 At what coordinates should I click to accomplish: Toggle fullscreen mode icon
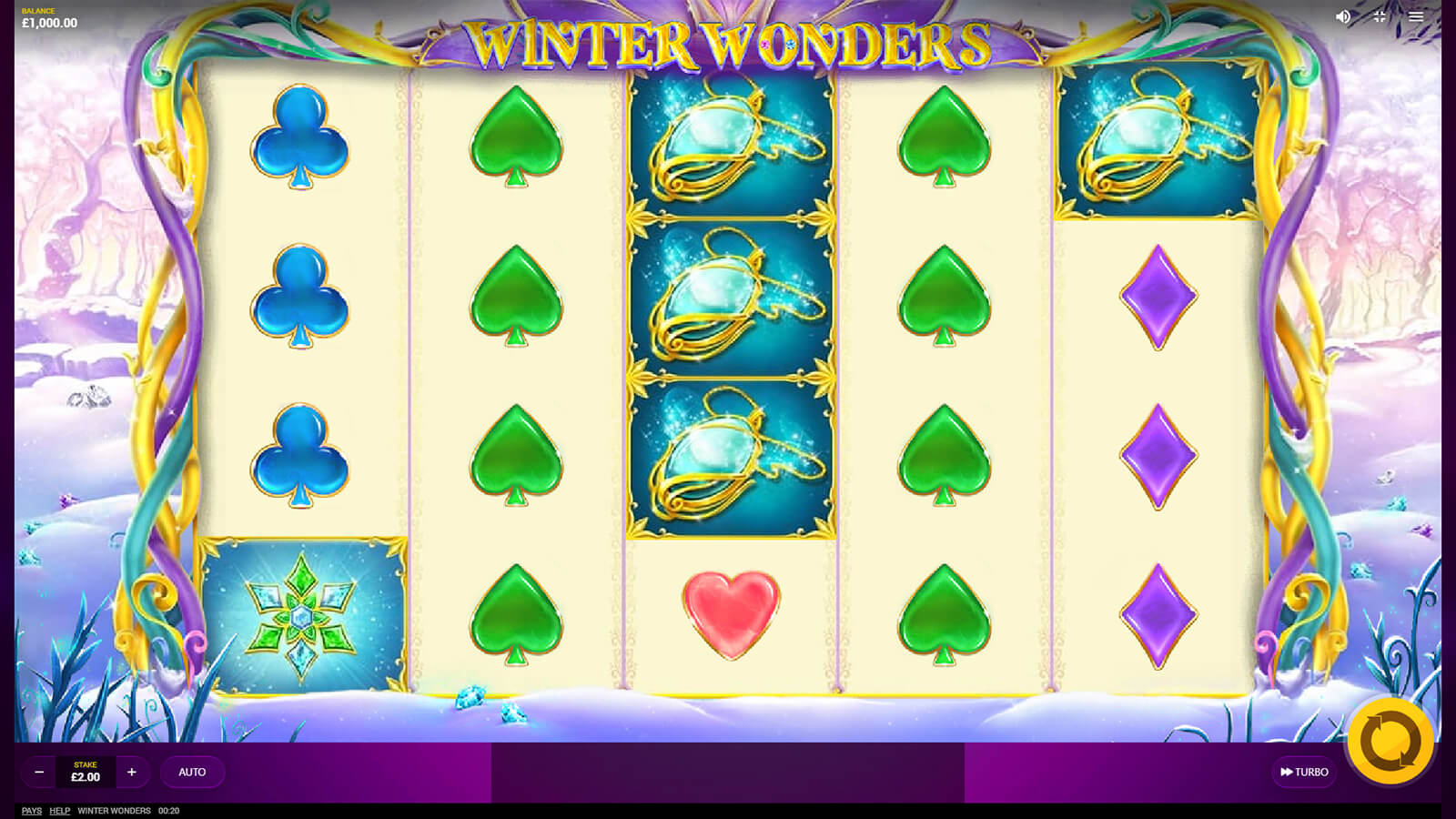(x=1380, y=16)
